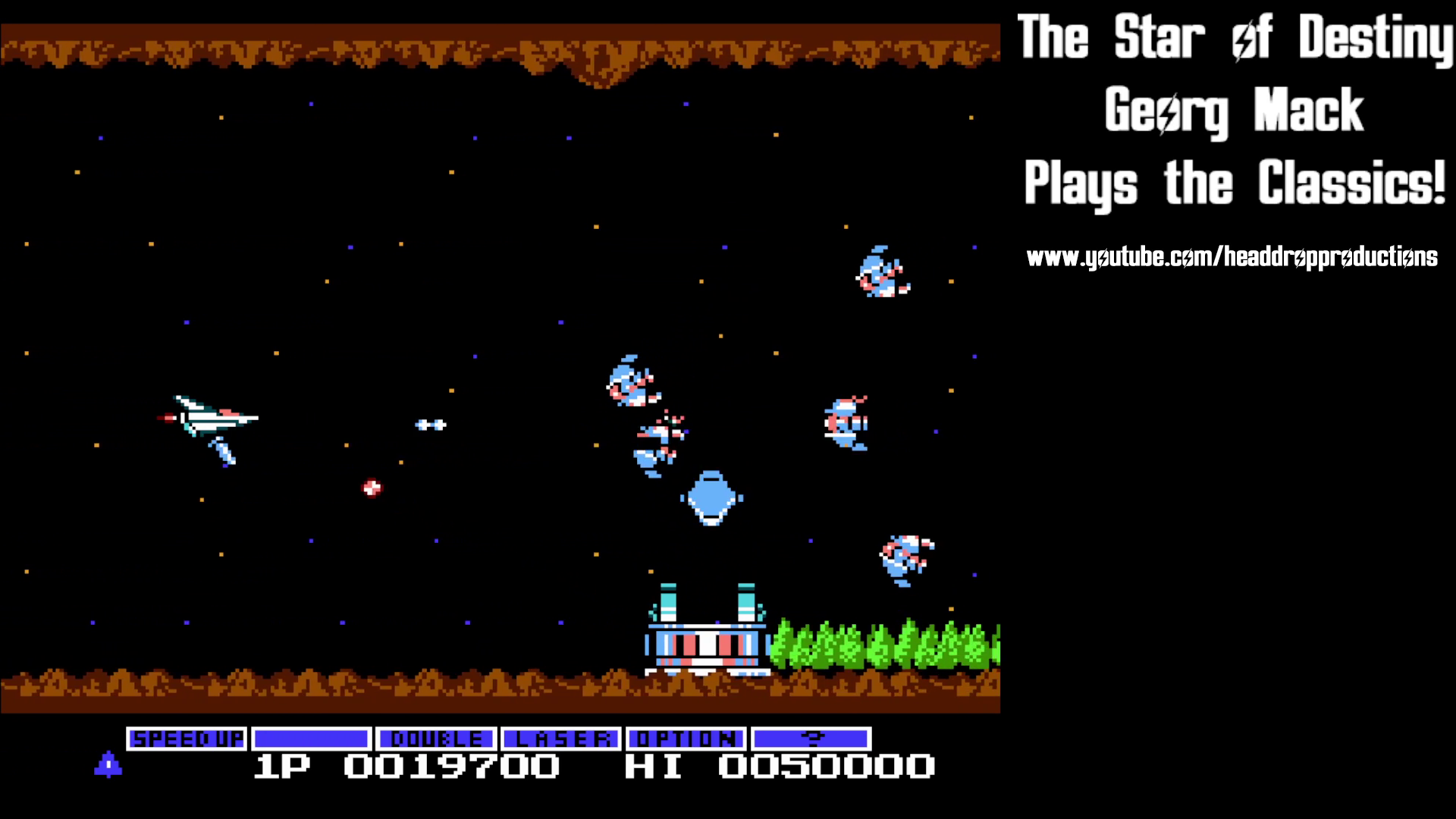This screenshot has width=1456, height=819.
Task: Open www.youtube.com/headdropproductions link
Action: 1232,256
